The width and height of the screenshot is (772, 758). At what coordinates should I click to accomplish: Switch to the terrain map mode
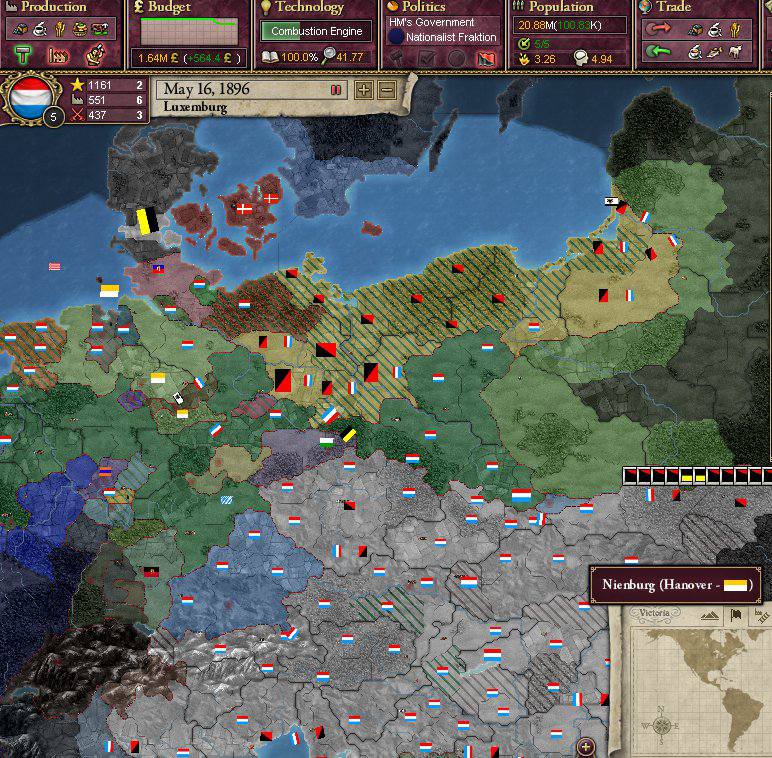pyautogui.click(x=711, y=614)
